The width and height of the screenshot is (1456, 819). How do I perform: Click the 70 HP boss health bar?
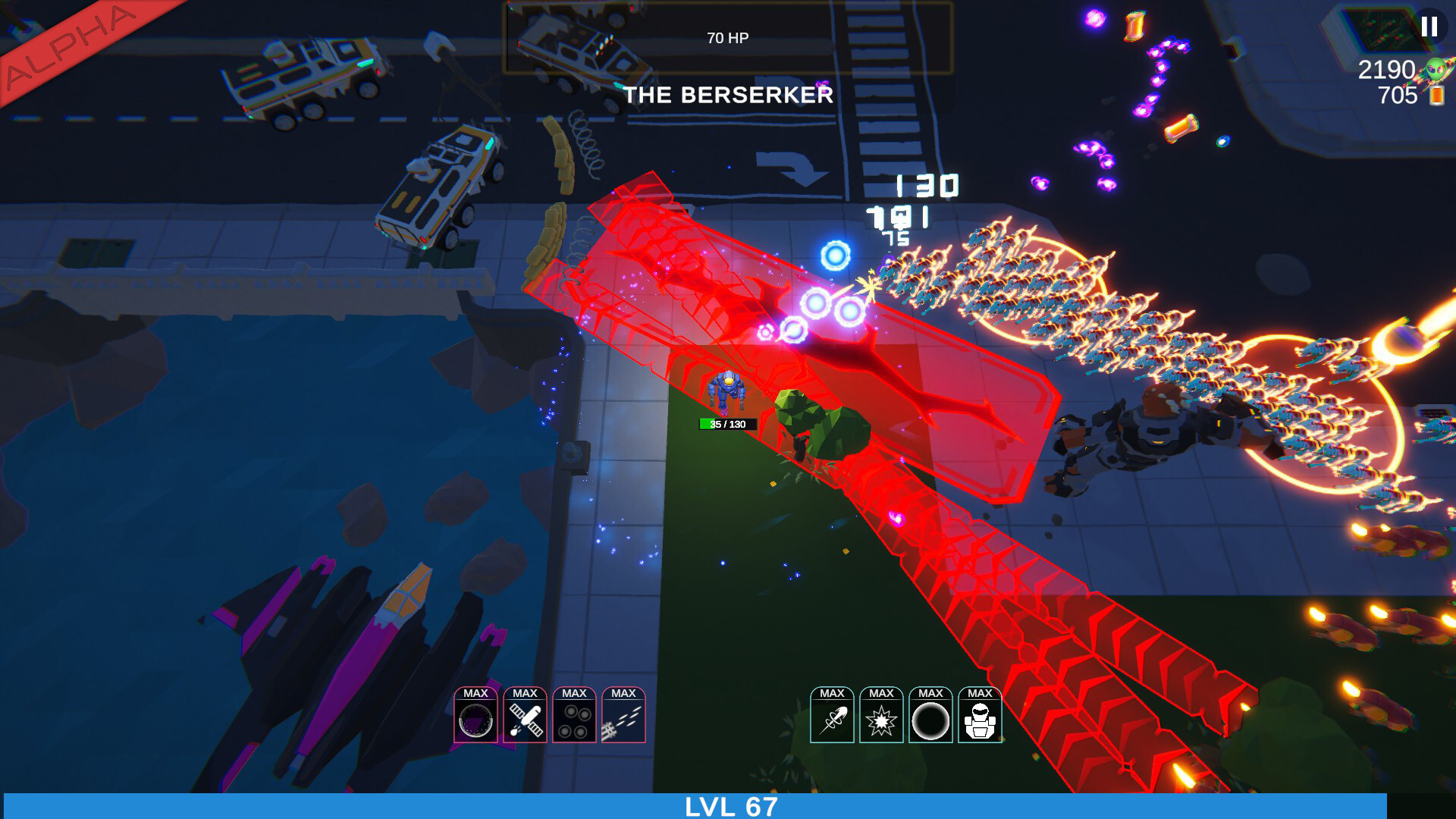click(729, 36)
